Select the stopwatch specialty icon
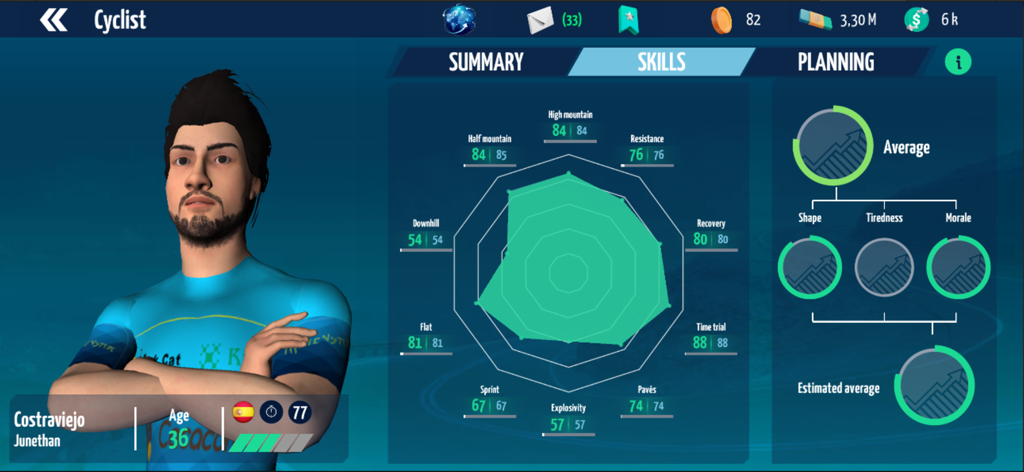This screenshot has height=472, width=1024. tap(271, 411)
